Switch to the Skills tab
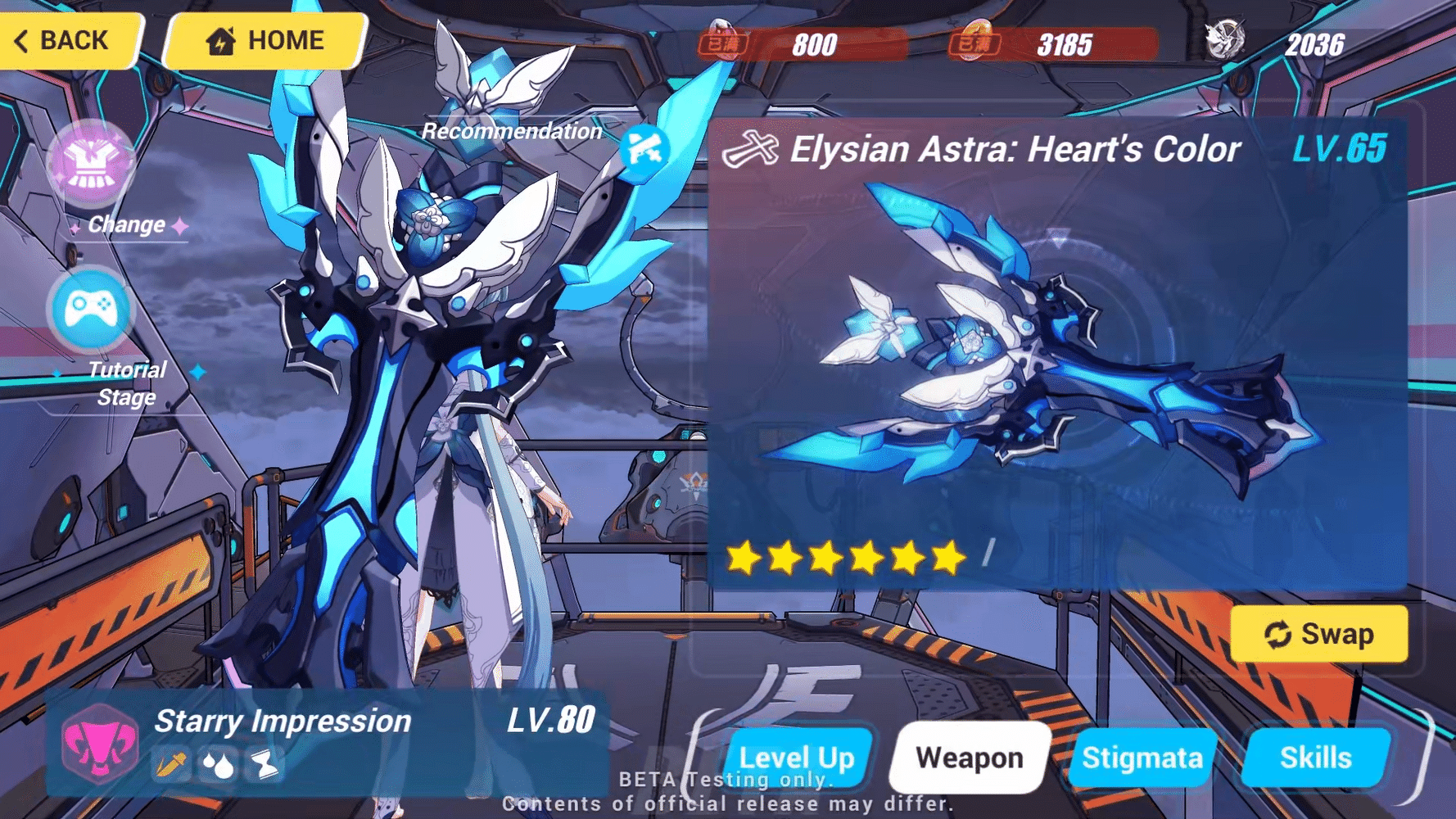 coord(1315,758)
